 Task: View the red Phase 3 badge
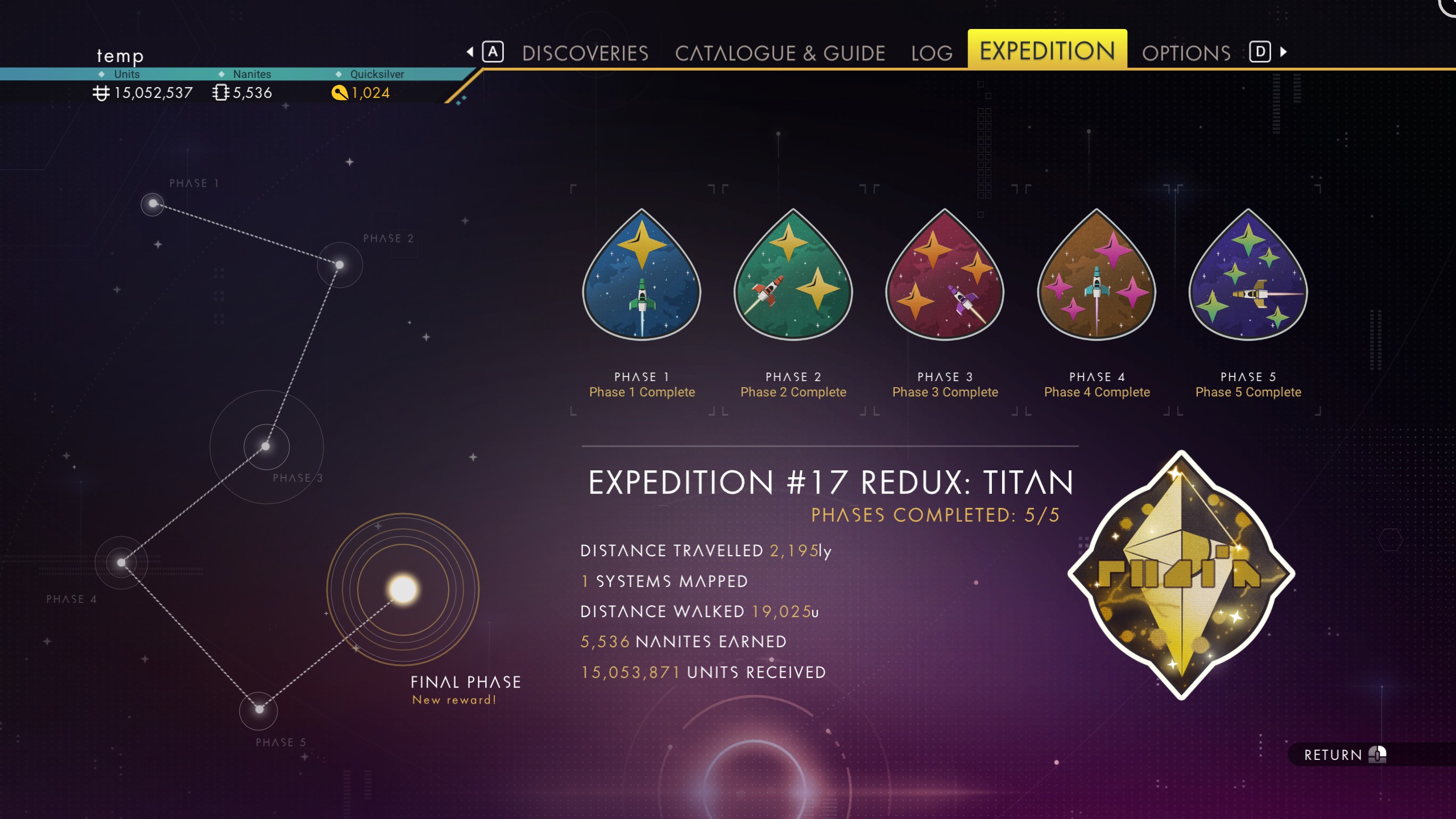(x=945, y=276)
